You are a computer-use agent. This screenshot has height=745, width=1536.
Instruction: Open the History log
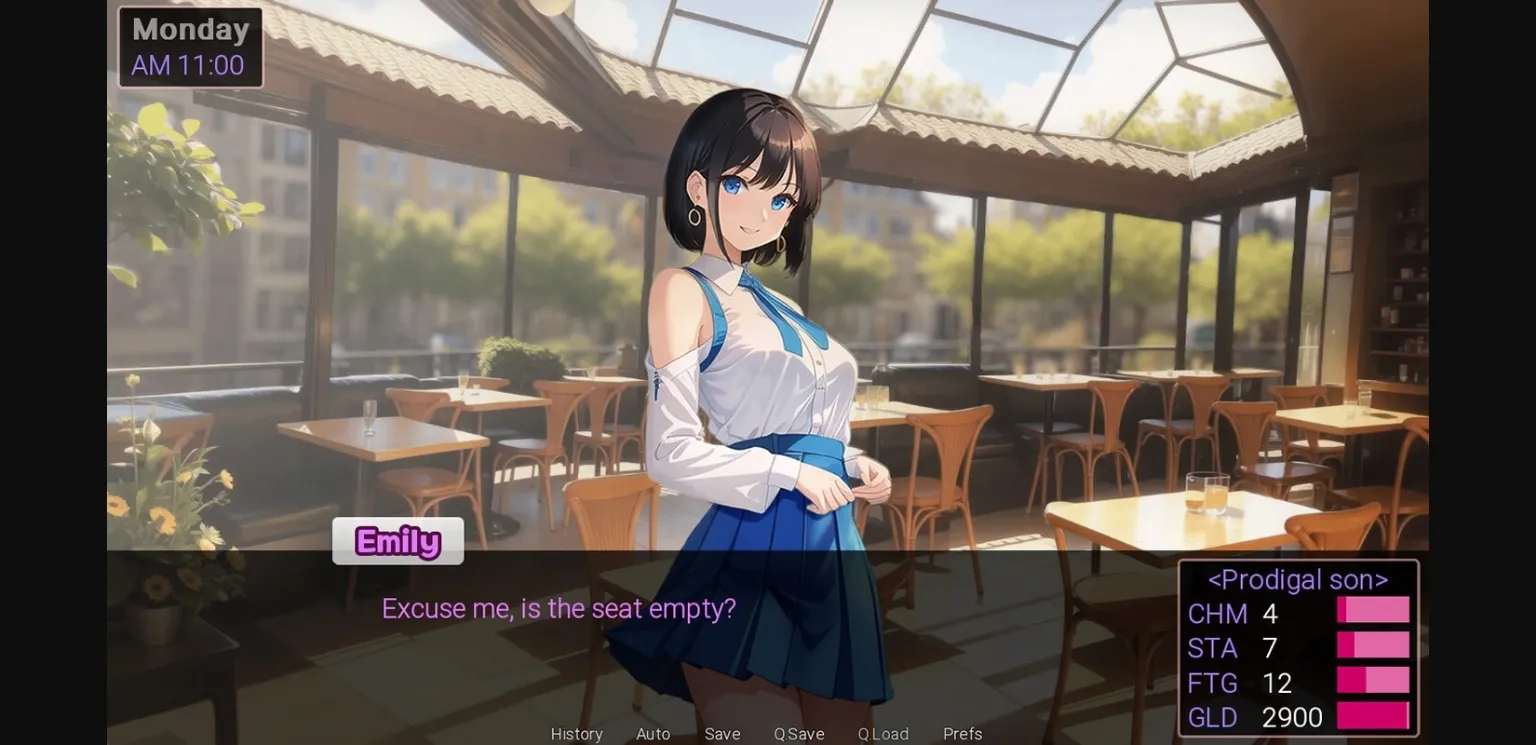576,733
